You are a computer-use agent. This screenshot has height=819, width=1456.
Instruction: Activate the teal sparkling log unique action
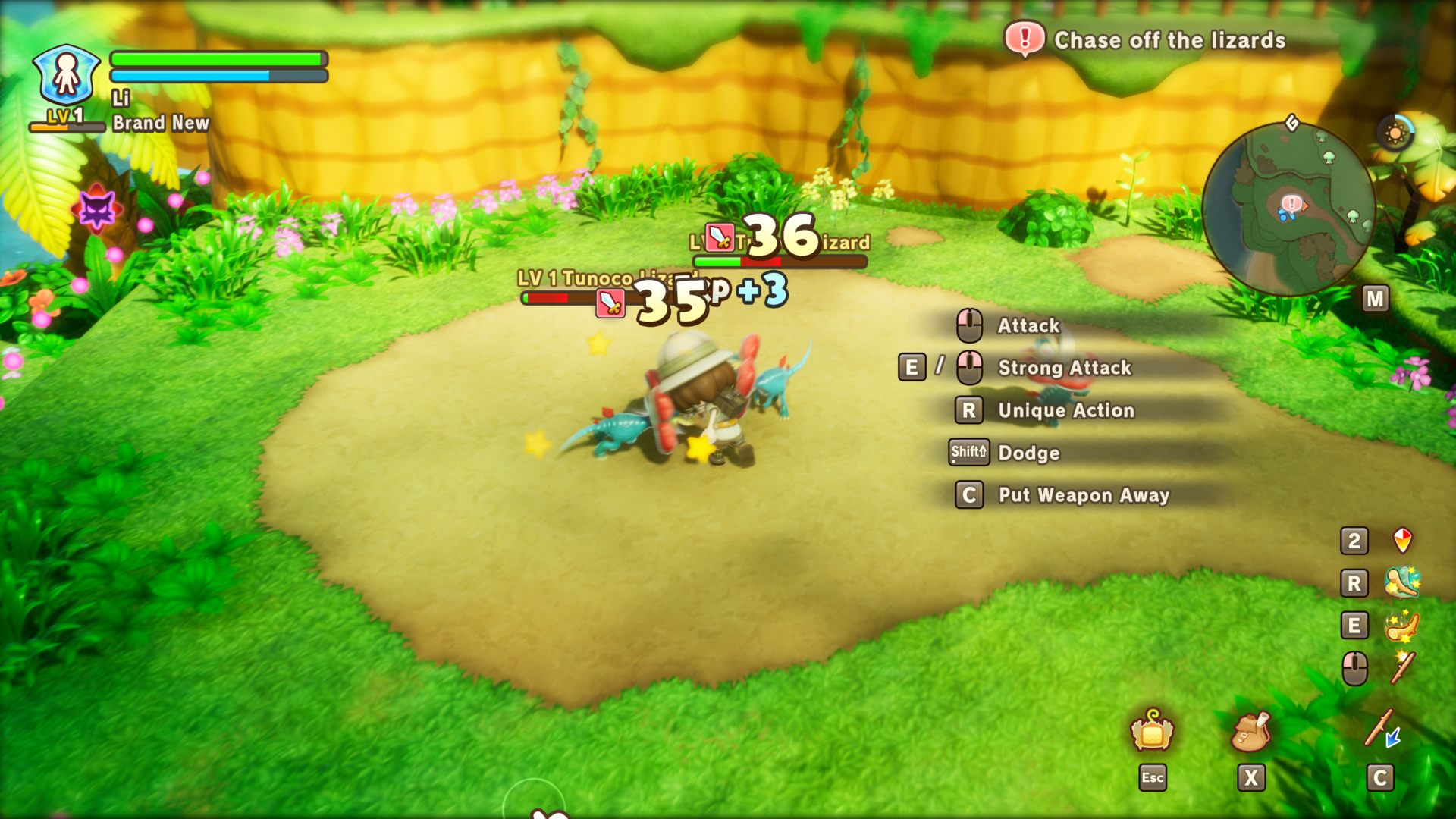[x=1402, y=582]
